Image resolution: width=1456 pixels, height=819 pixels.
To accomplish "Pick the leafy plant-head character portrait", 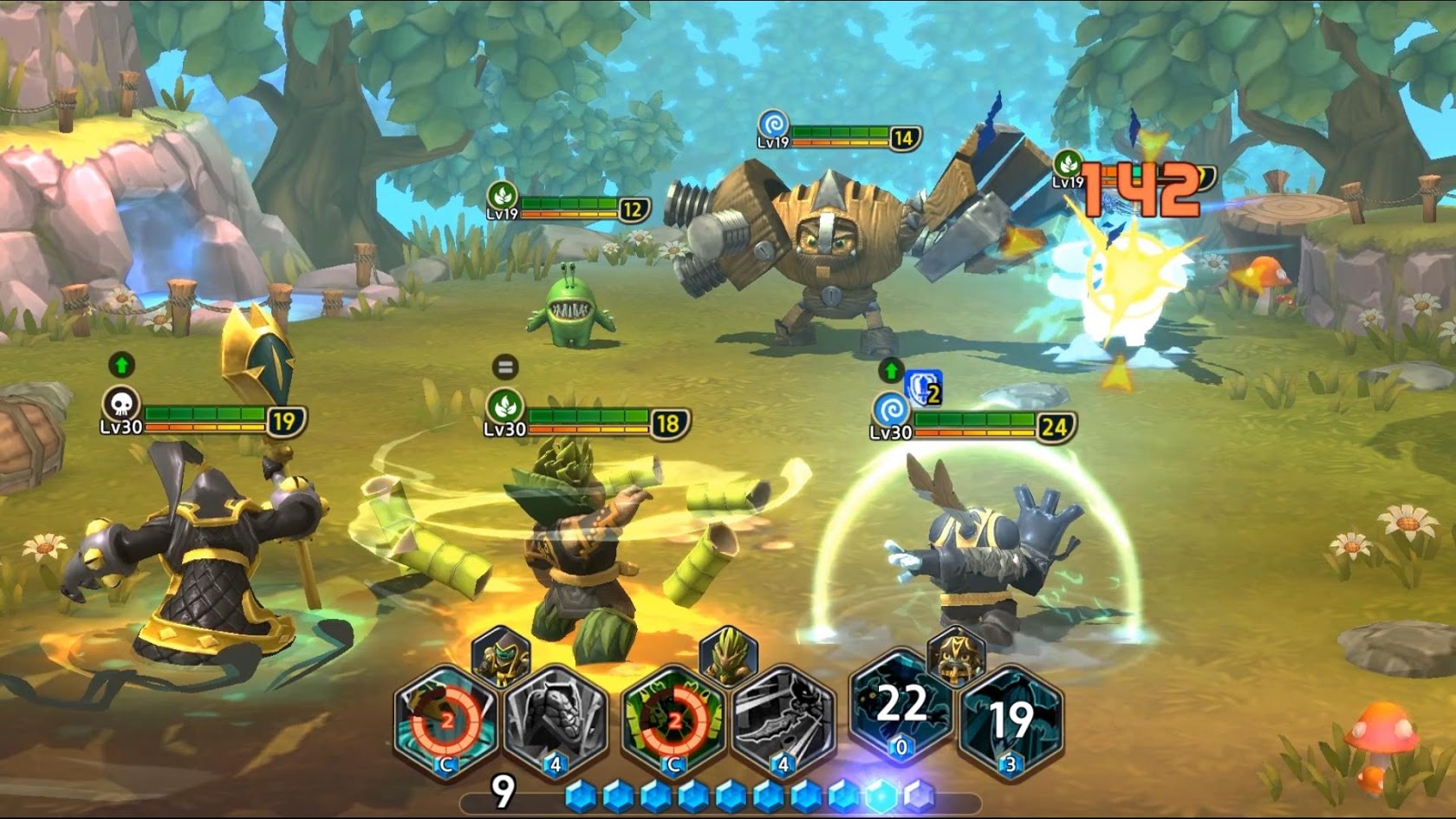I will 728,656.
